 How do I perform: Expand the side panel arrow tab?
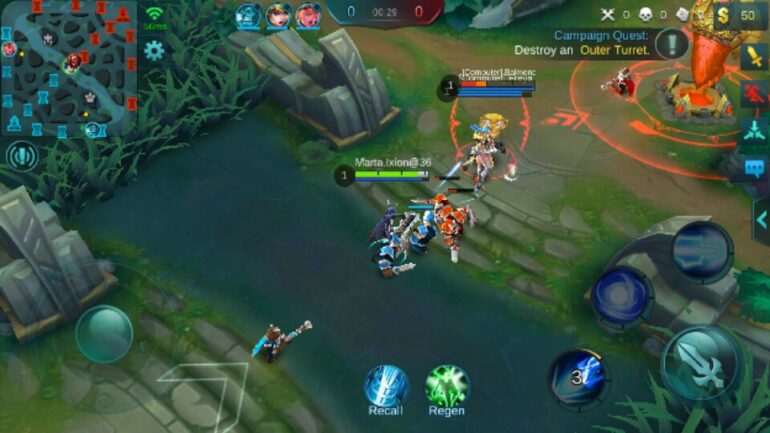[x=761, y=215]
